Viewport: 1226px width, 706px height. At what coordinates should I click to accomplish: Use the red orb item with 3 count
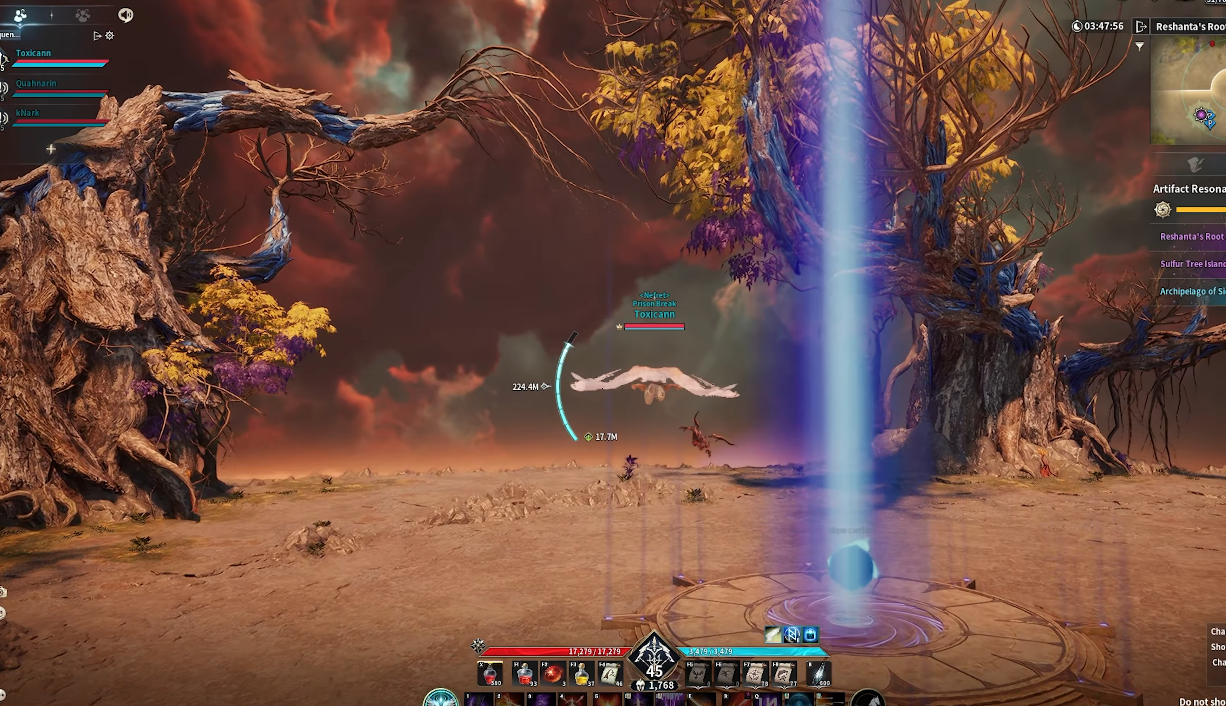(x=553, y=674)
